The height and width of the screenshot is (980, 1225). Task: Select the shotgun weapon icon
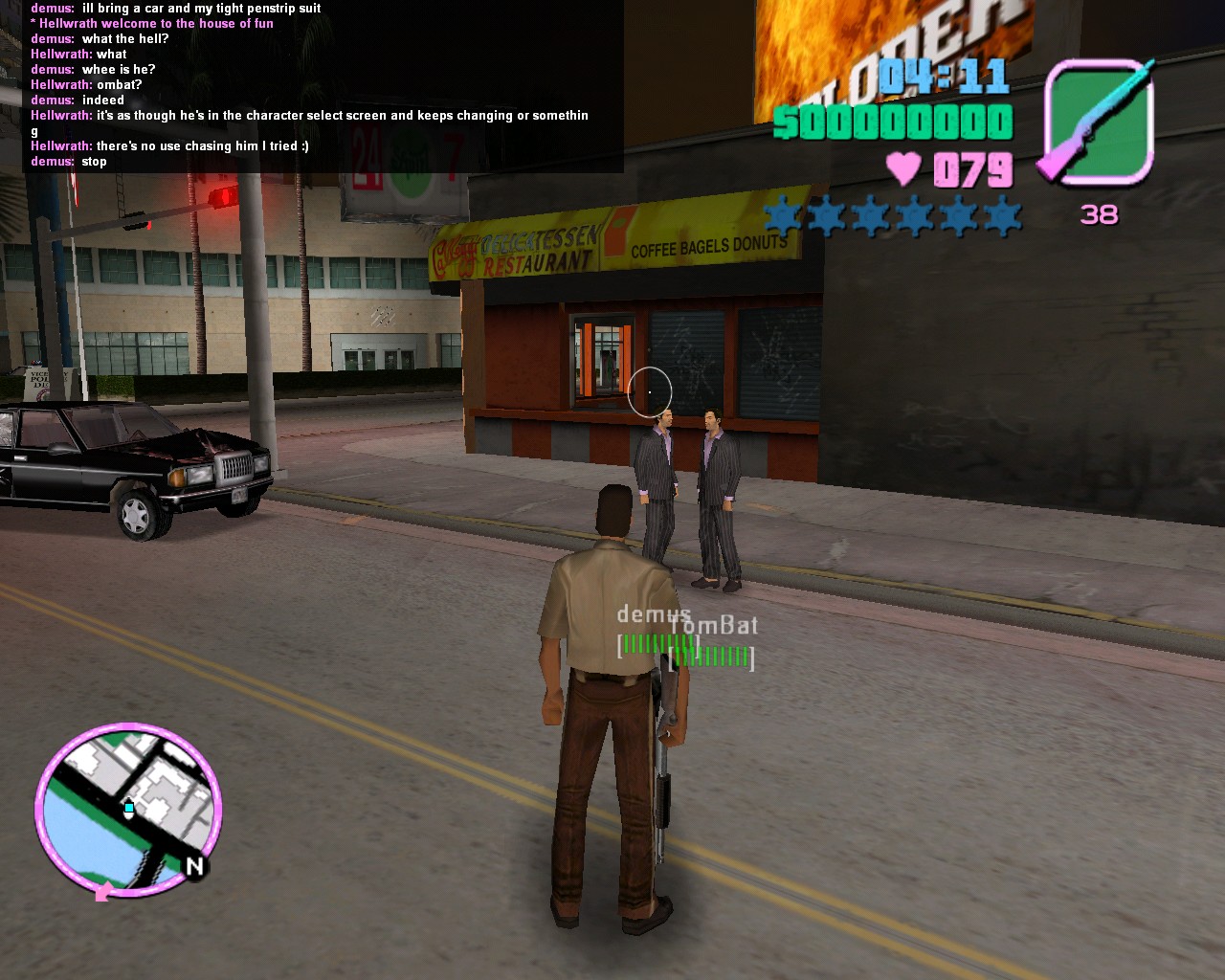click(x=1099, y=121)
